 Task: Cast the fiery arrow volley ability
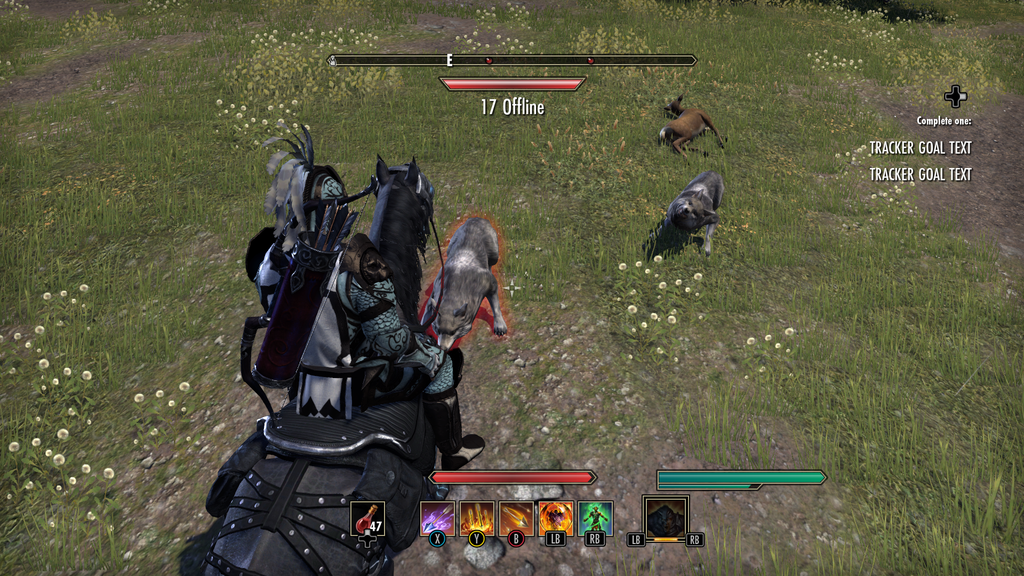476,518
